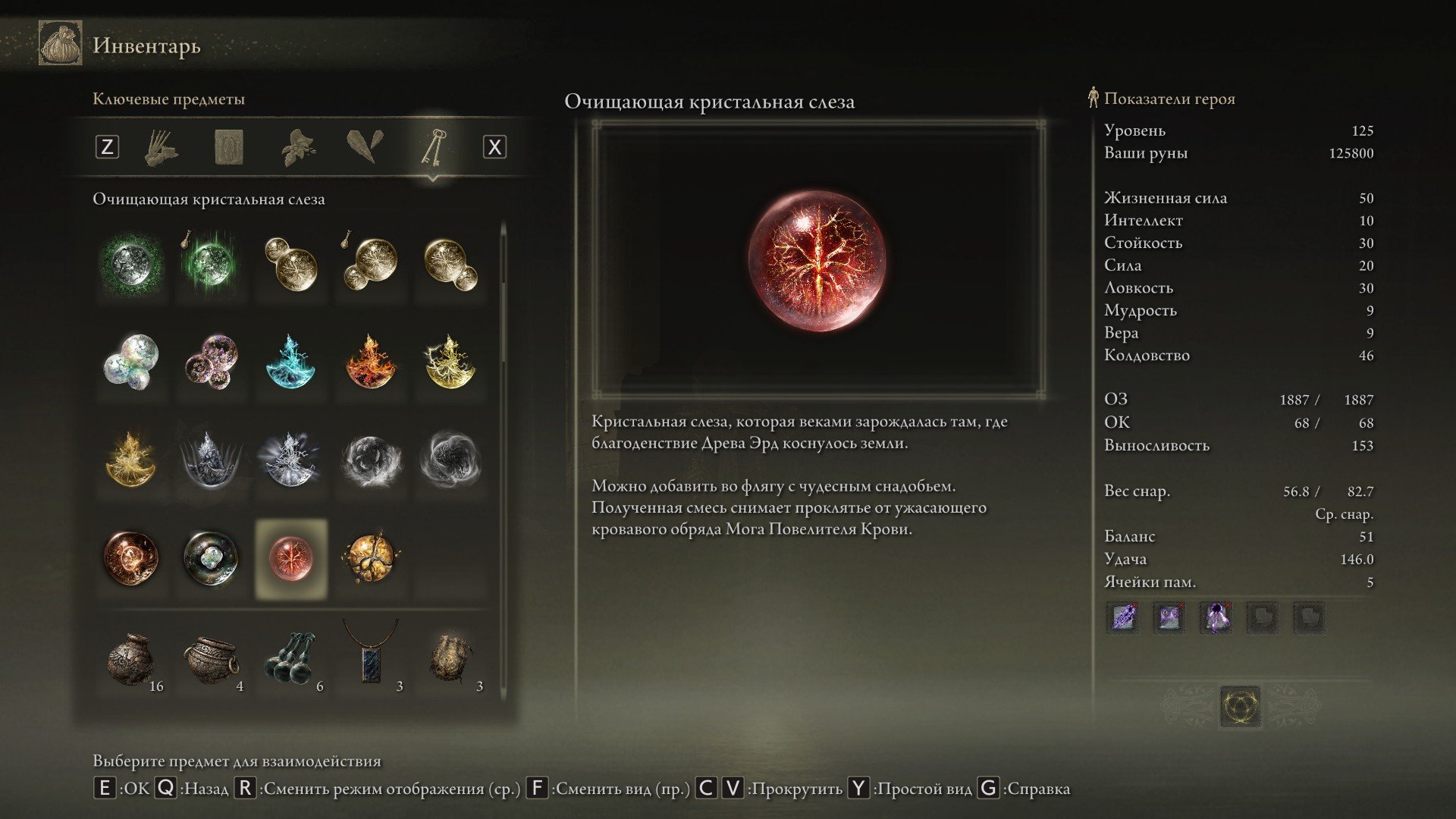
Task: Select the golden holy flame crystal tear
Action: [131, 460]
